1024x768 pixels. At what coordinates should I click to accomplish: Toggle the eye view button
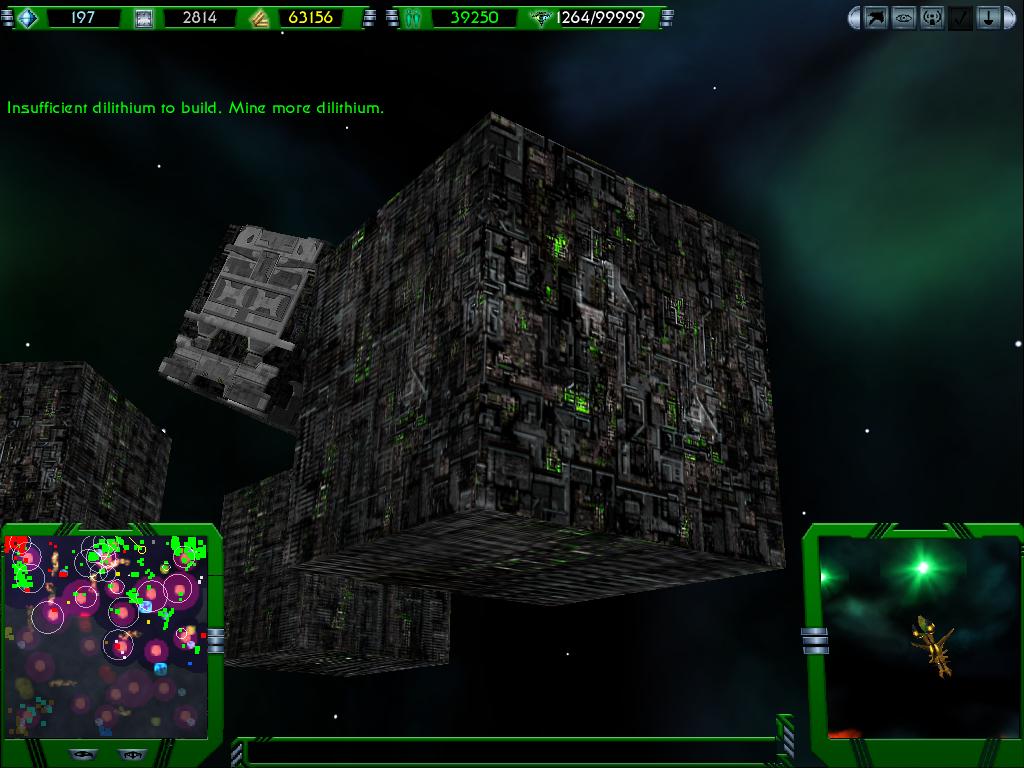point(904,18)
